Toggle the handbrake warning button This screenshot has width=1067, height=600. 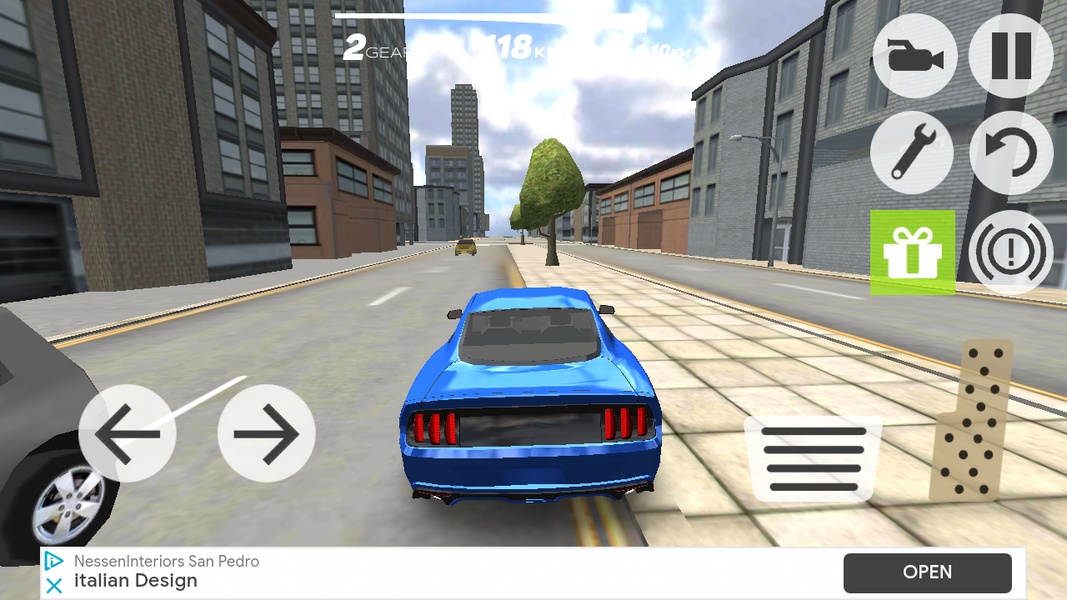[x=1010, y=252]
